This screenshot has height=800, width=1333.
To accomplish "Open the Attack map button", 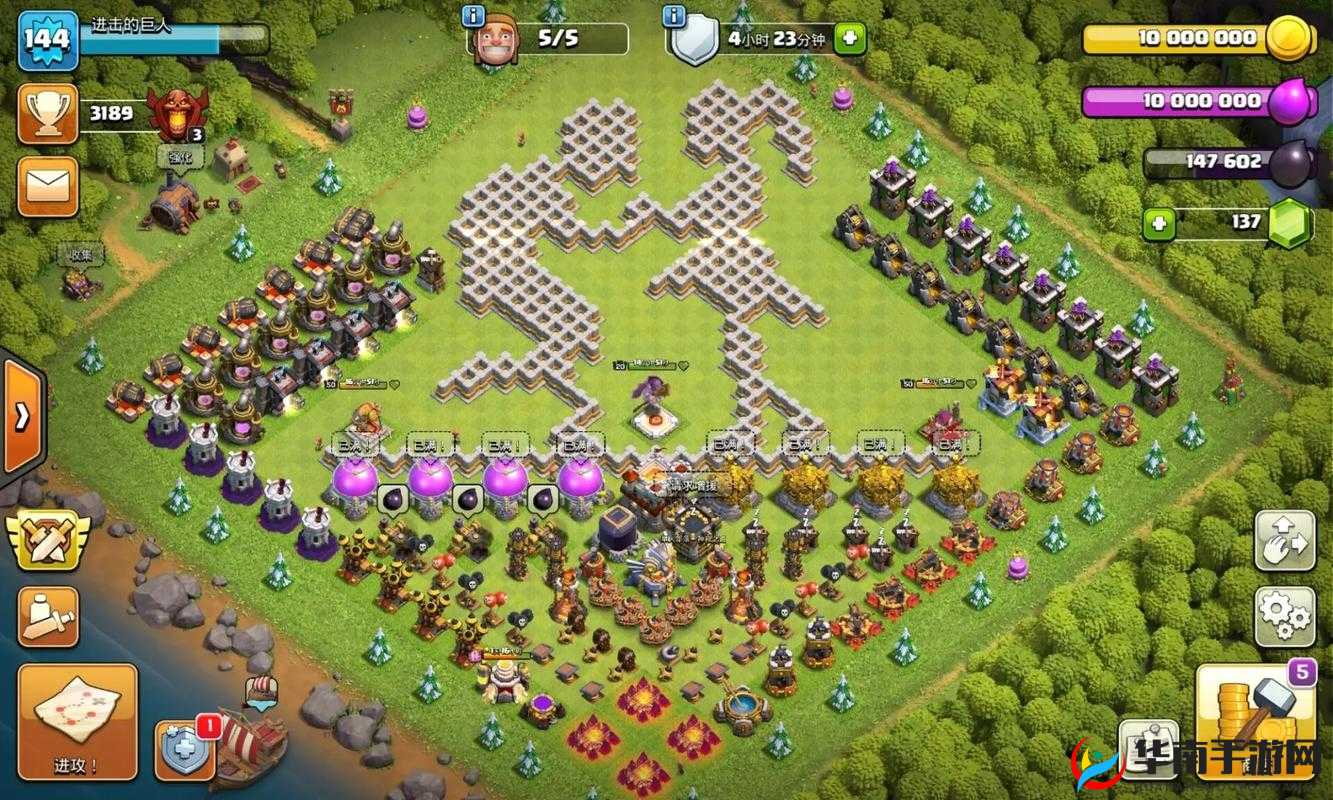I will [77, 721].
